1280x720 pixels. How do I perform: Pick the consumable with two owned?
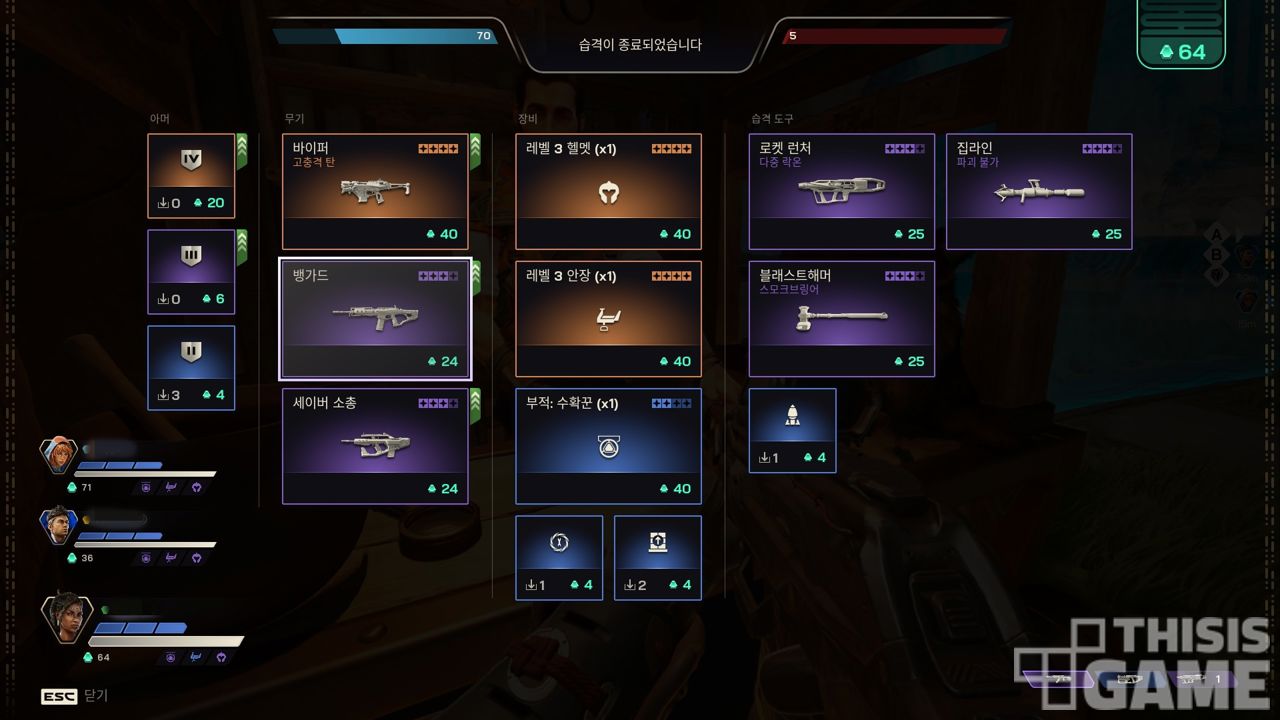657,557
